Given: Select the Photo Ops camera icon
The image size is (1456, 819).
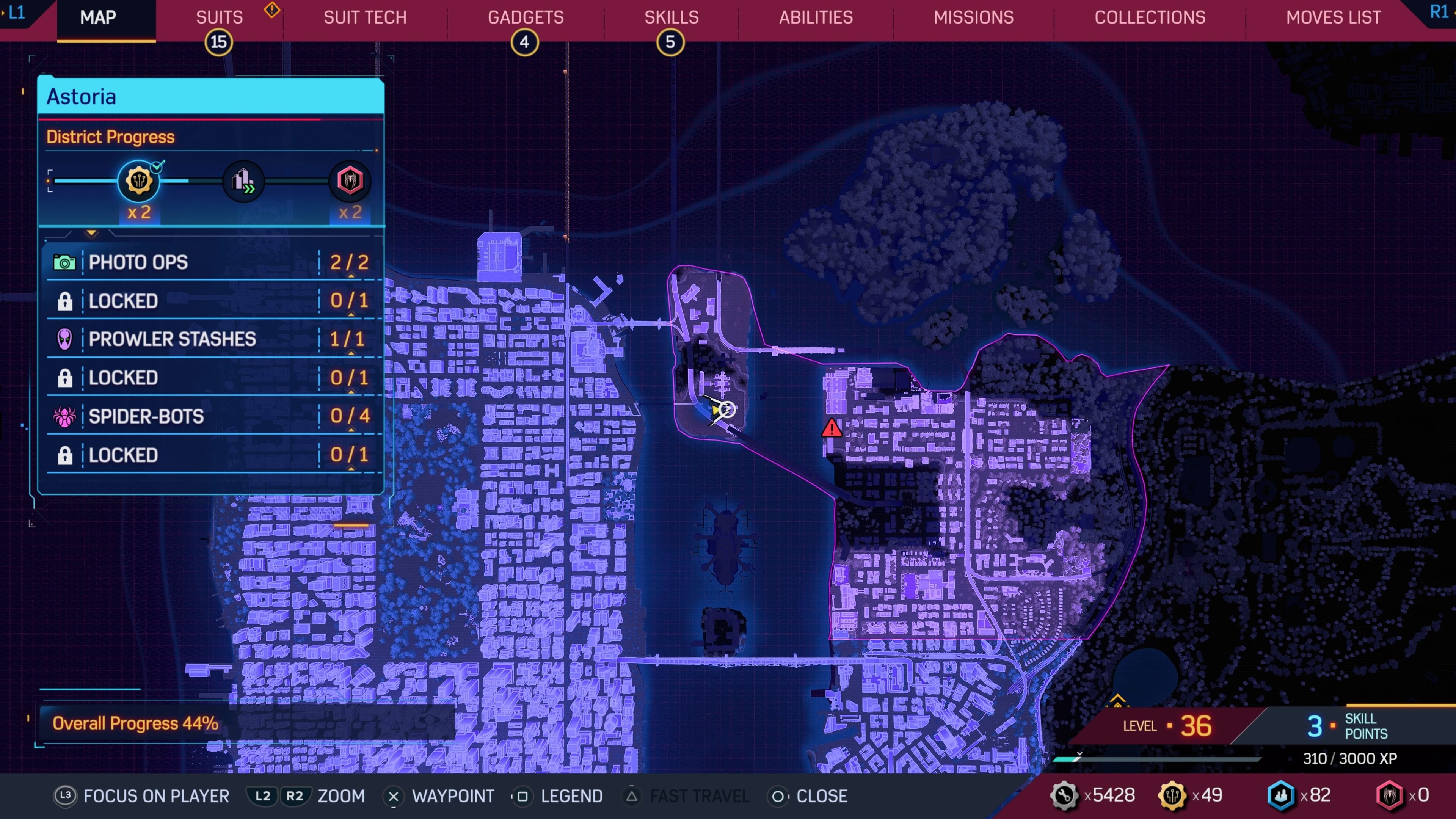Looking at the screenshot, I should (64, 262).
